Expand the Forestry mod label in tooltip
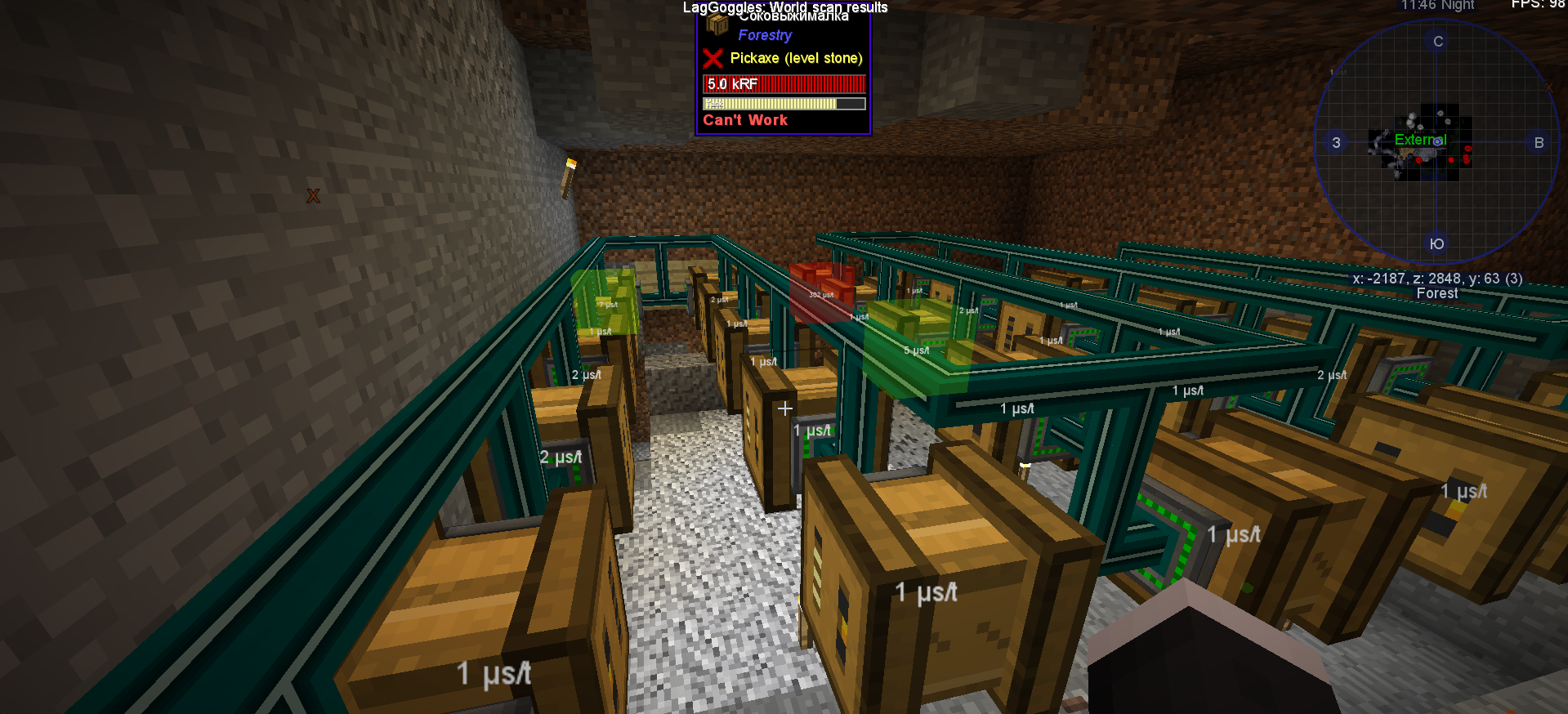 pyautogui.click(x=764, y=35)
